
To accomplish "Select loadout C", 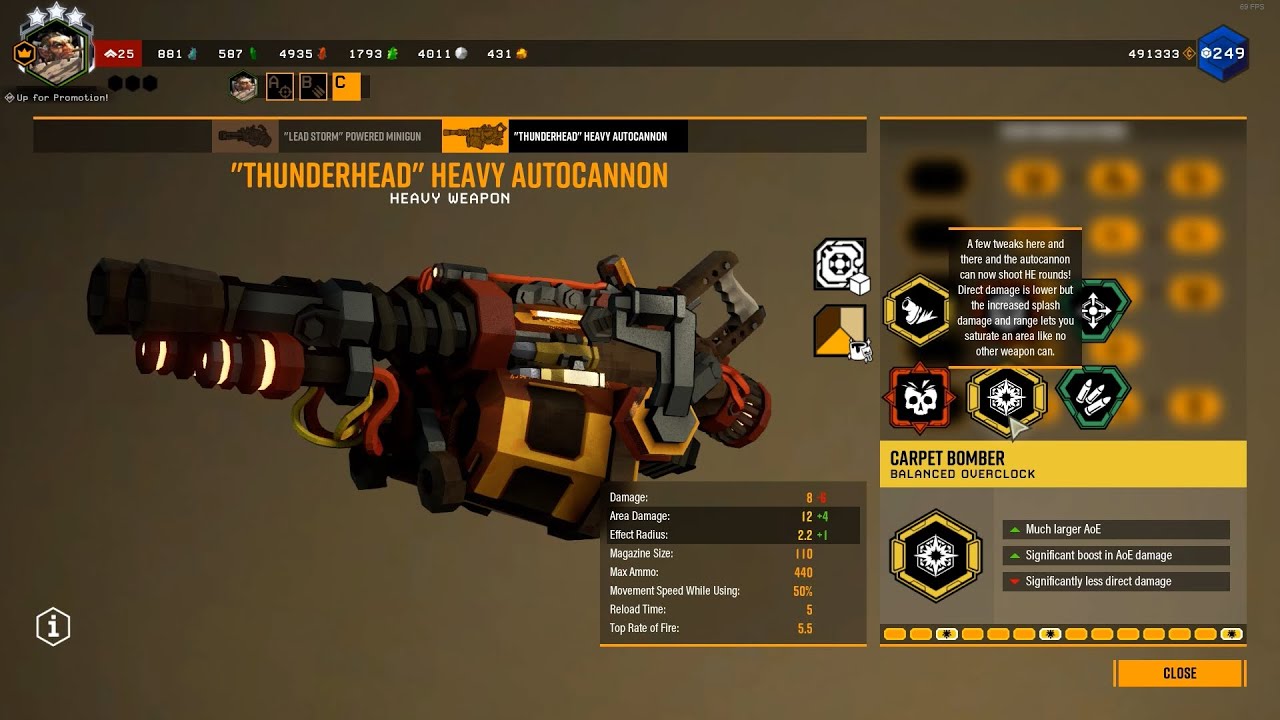I will 345,87.
